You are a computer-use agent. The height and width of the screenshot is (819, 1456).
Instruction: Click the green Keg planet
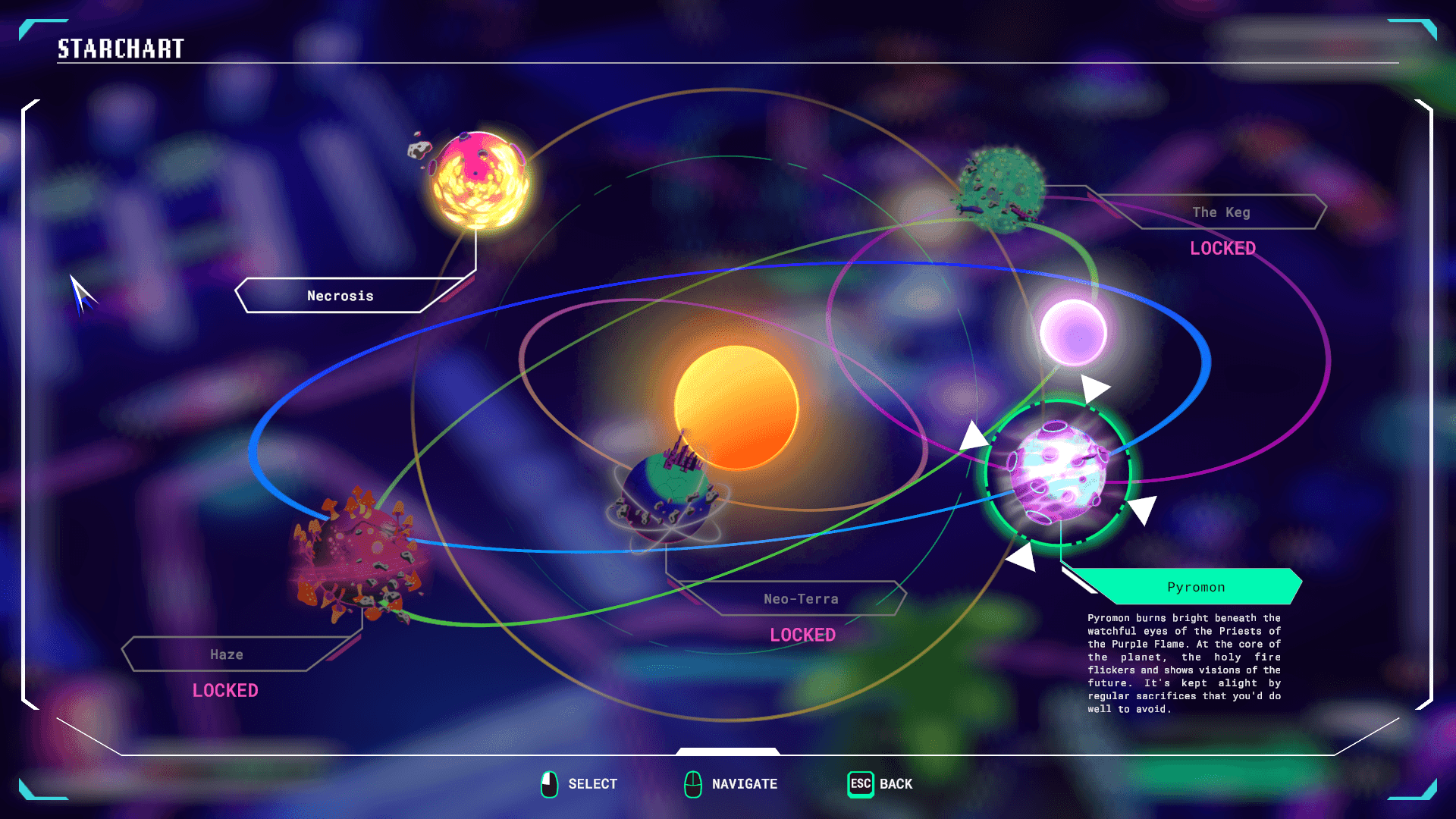tap(1003, 188)
